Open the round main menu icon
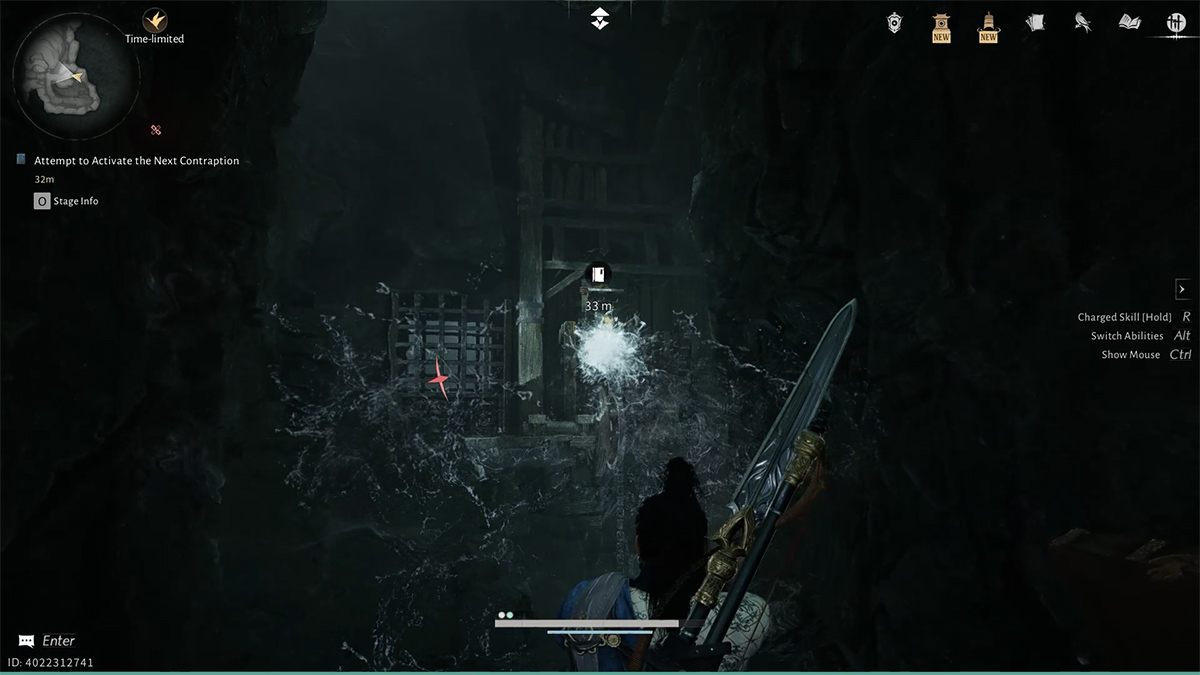 pos(1176,23)
